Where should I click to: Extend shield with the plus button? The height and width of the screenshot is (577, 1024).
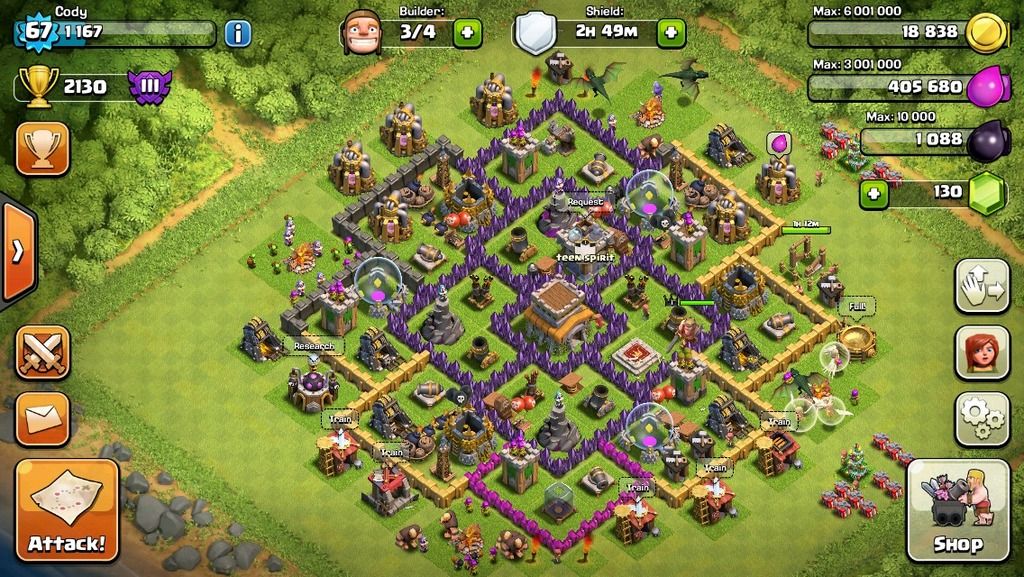[670, 33]
